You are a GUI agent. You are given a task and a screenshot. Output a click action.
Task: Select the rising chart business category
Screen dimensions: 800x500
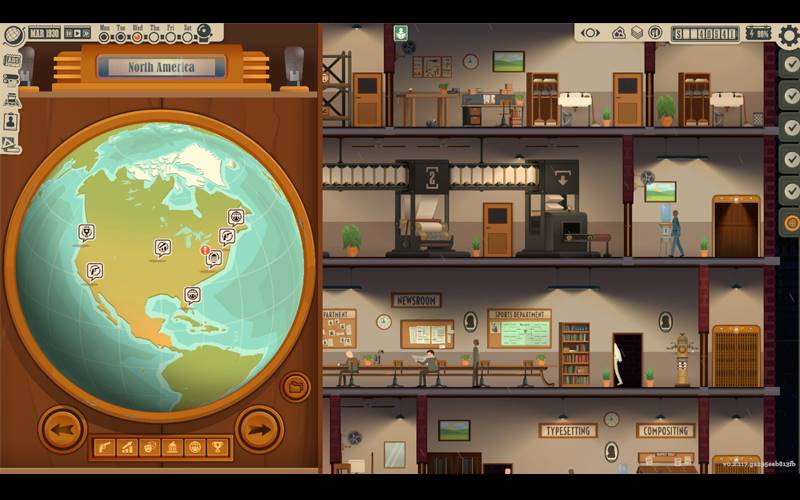pos(125,447)
